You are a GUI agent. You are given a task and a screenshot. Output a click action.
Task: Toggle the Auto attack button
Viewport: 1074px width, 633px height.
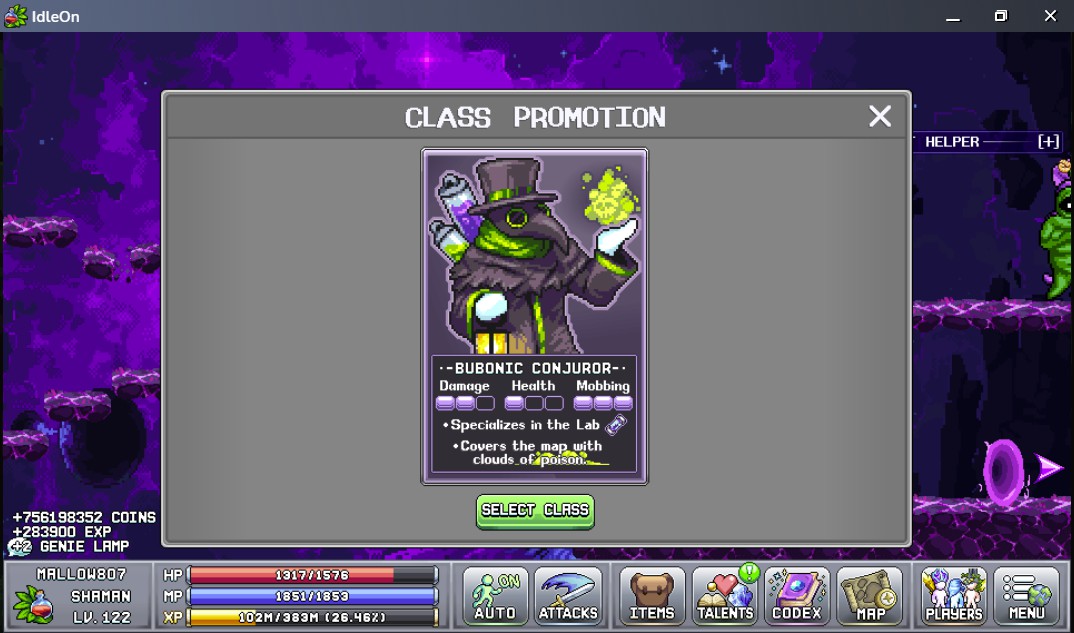[x=496, y=596]
